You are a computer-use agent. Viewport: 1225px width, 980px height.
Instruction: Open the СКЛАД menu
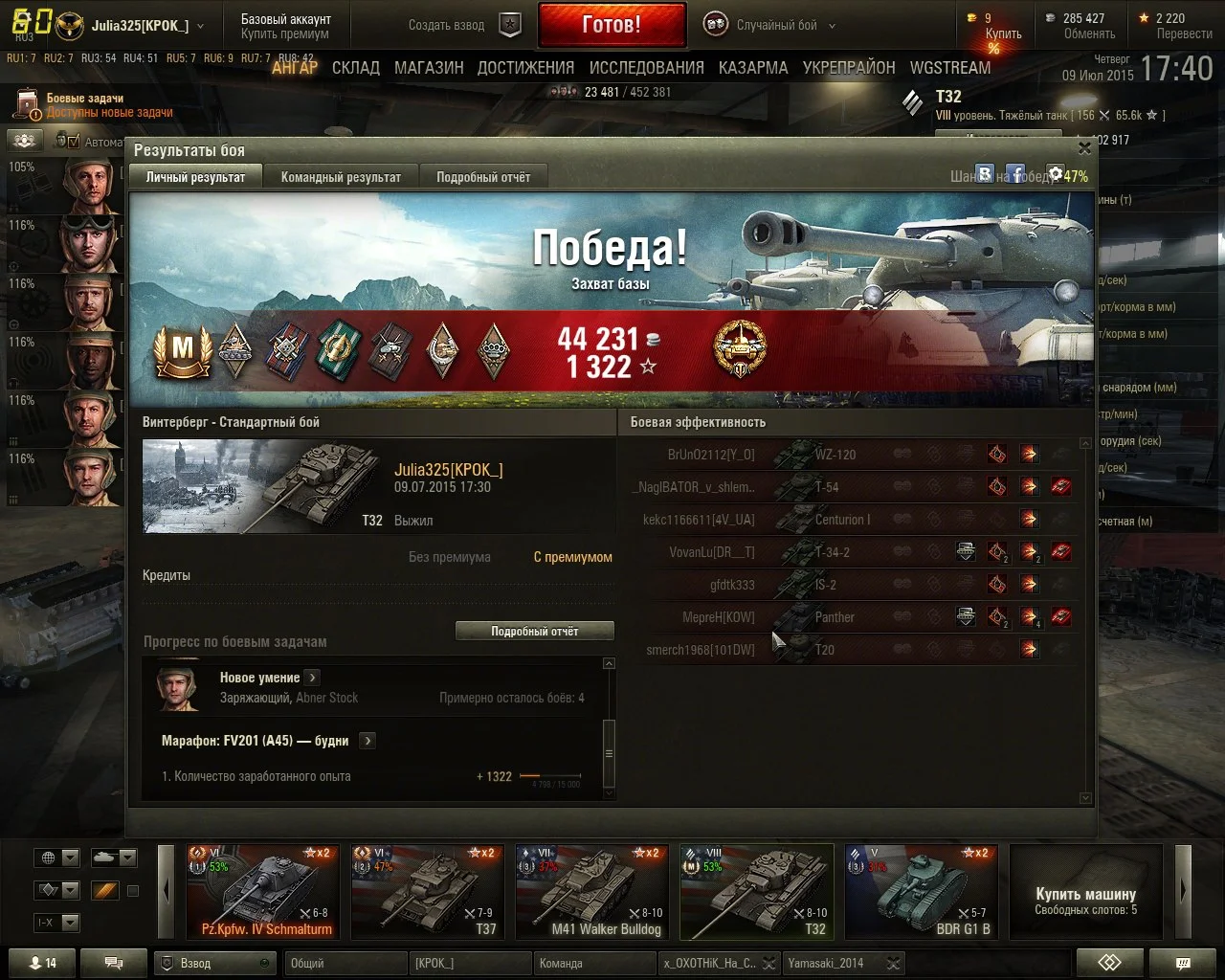pos(356,68)
